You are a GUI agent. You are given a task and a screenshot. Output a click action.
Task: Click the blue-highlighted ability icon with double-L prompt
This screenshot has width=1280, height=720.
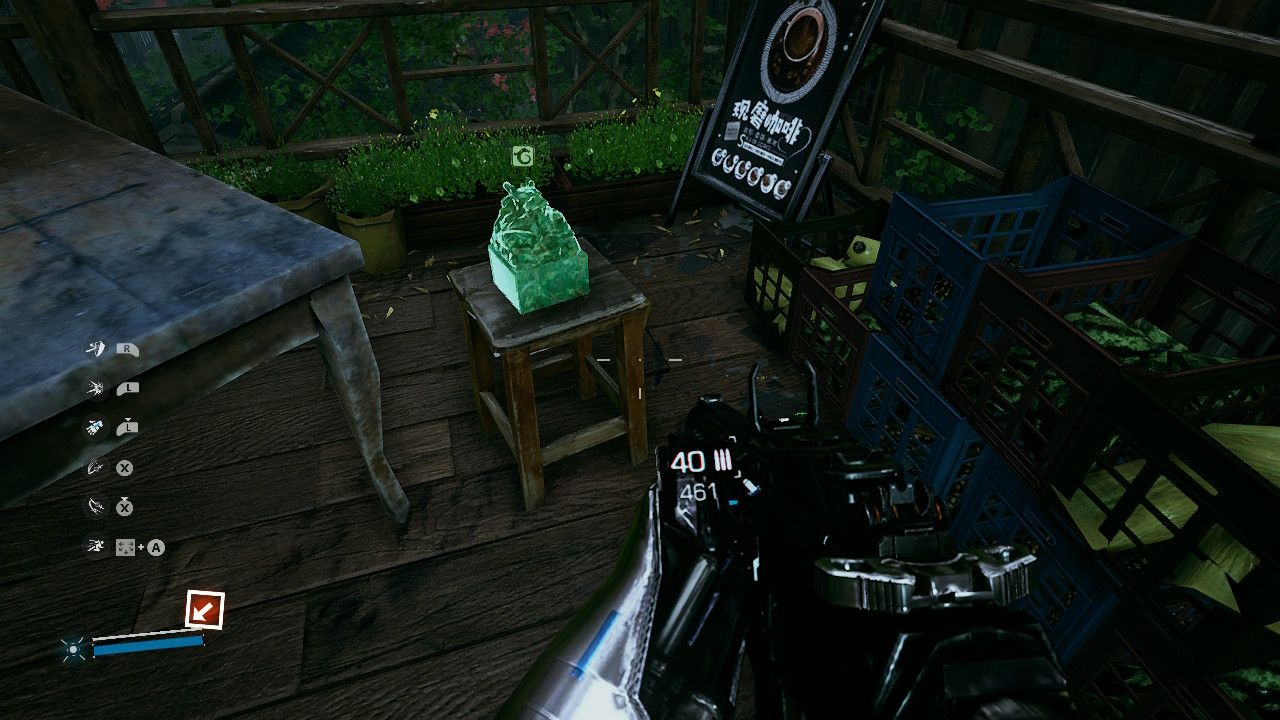(95, 426)
